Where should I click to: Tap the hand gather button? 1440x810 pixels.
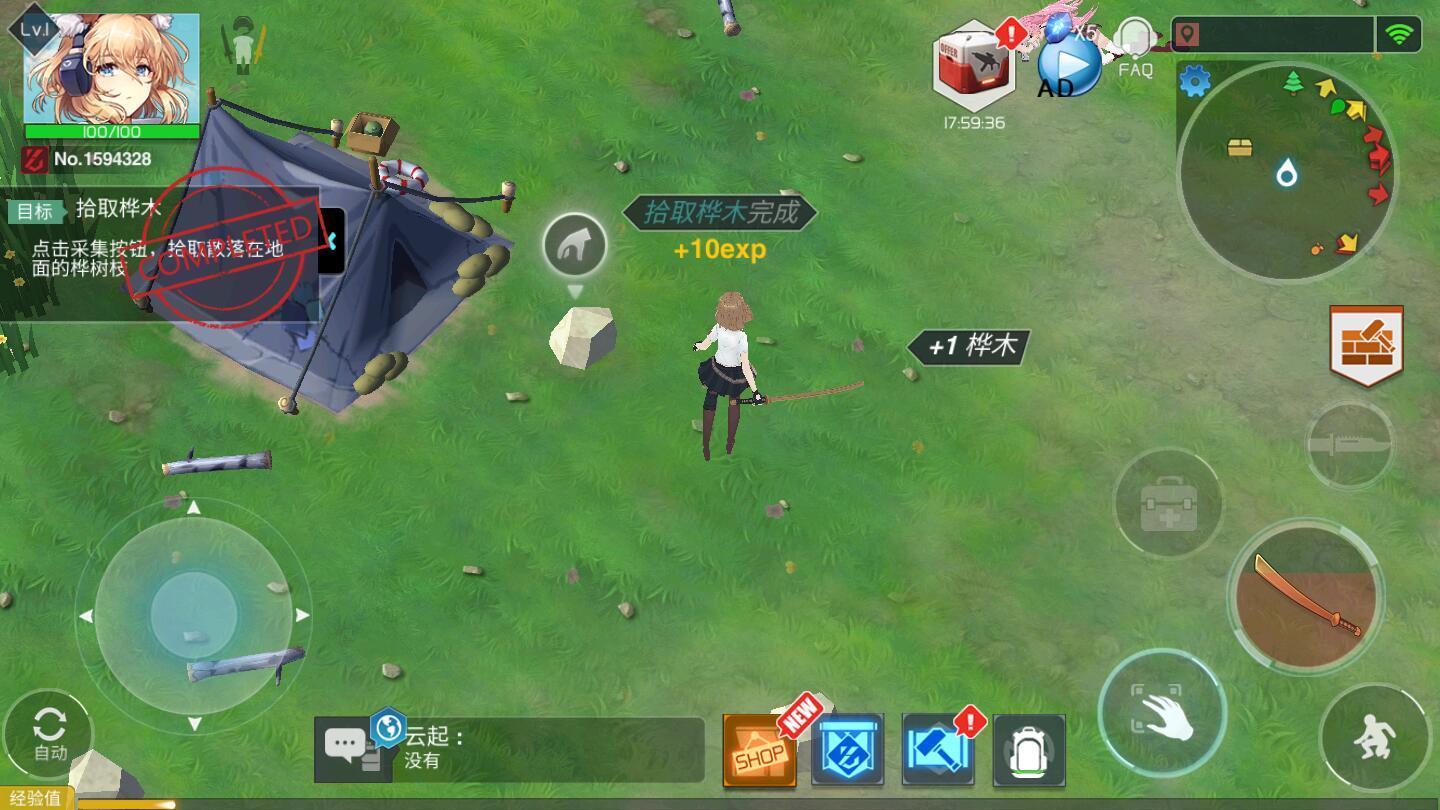[x=1162, y=713]
